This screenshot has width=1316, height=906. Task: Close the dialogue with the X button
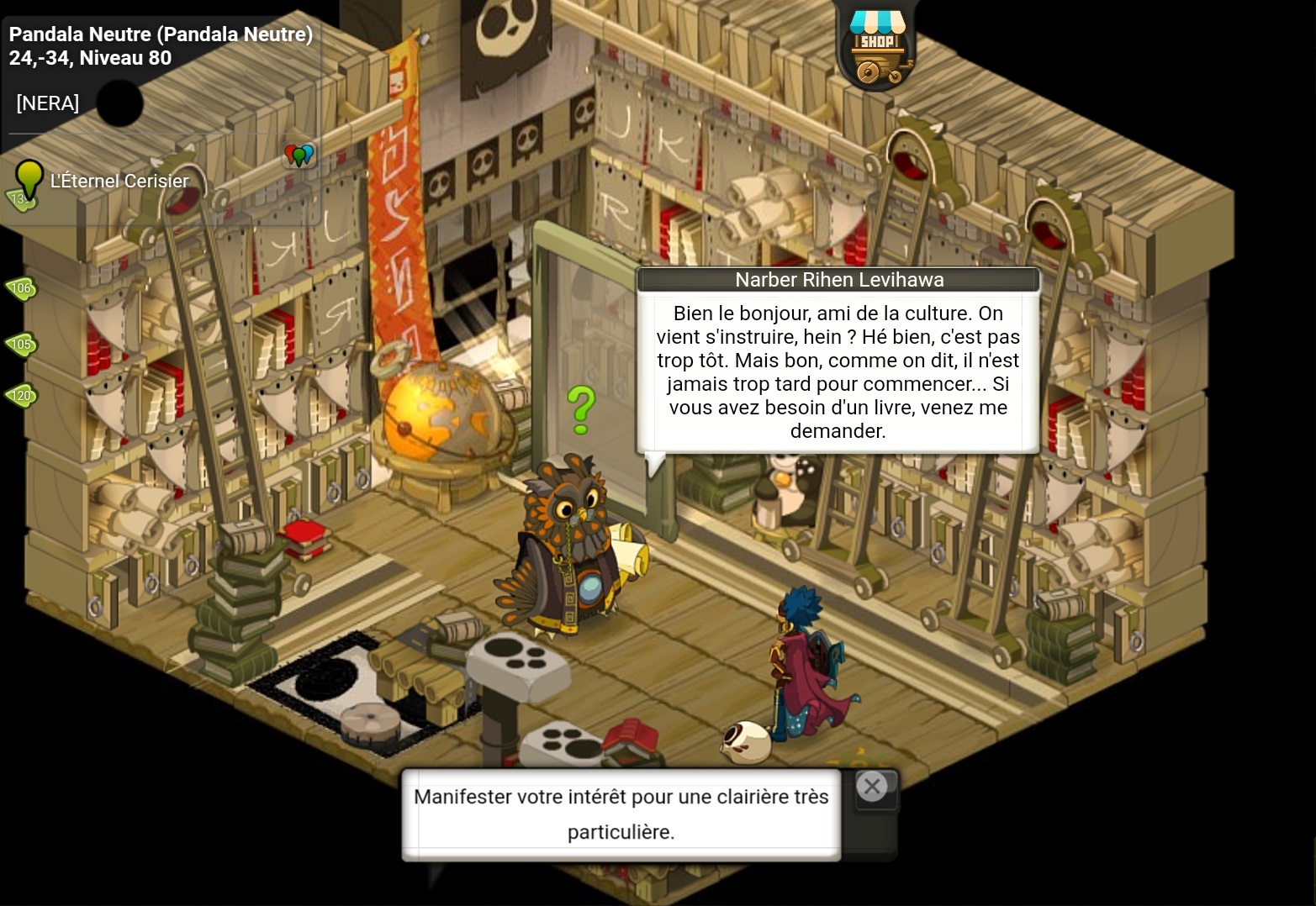tap(872, 787)
